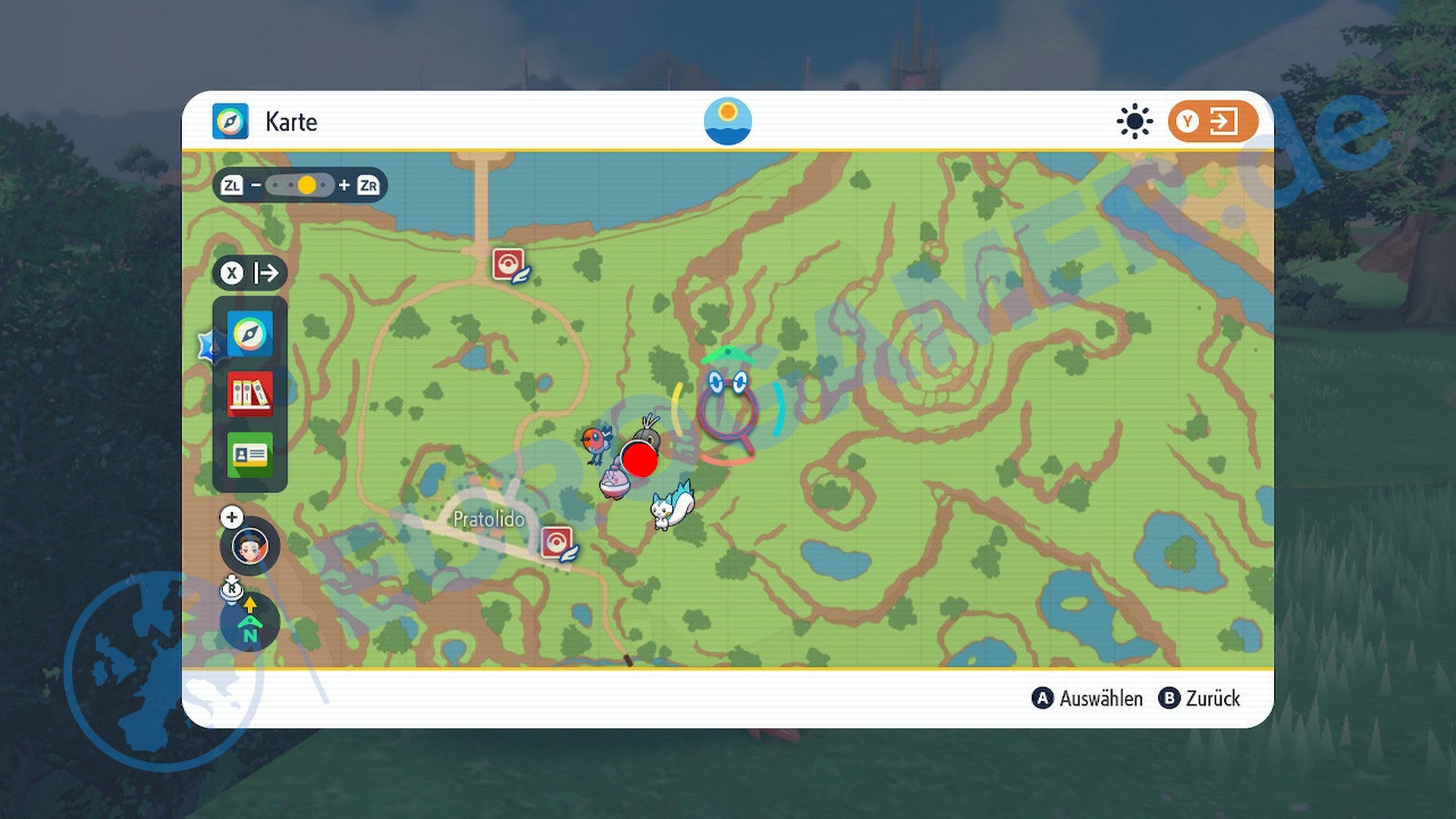The height and width of the screenshot is (819, 1456).
Task: Click the orange exit map button
Action: 1212,121
